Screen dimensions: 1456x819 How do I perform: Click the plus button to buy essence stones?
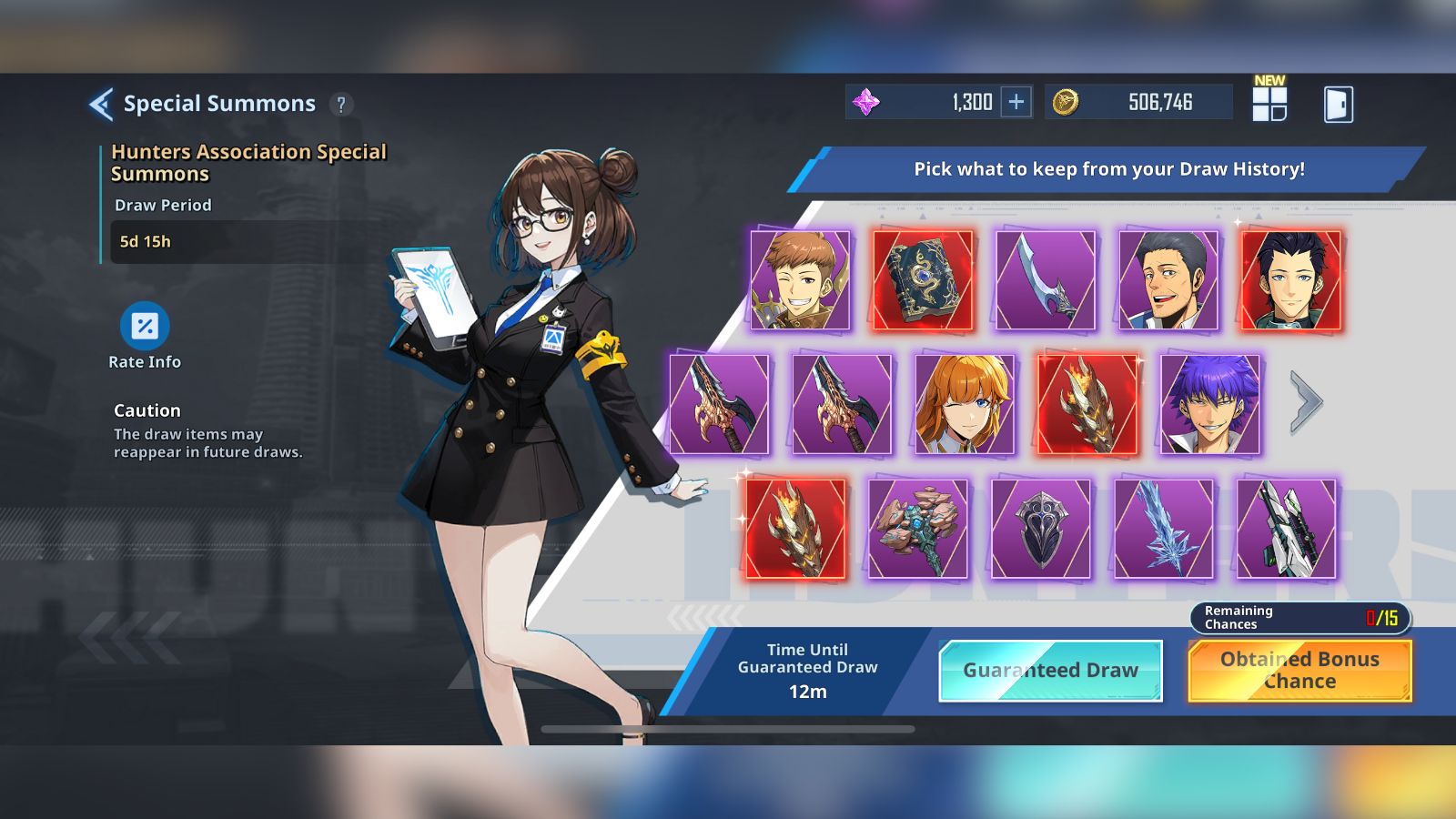pos(1016,102)
